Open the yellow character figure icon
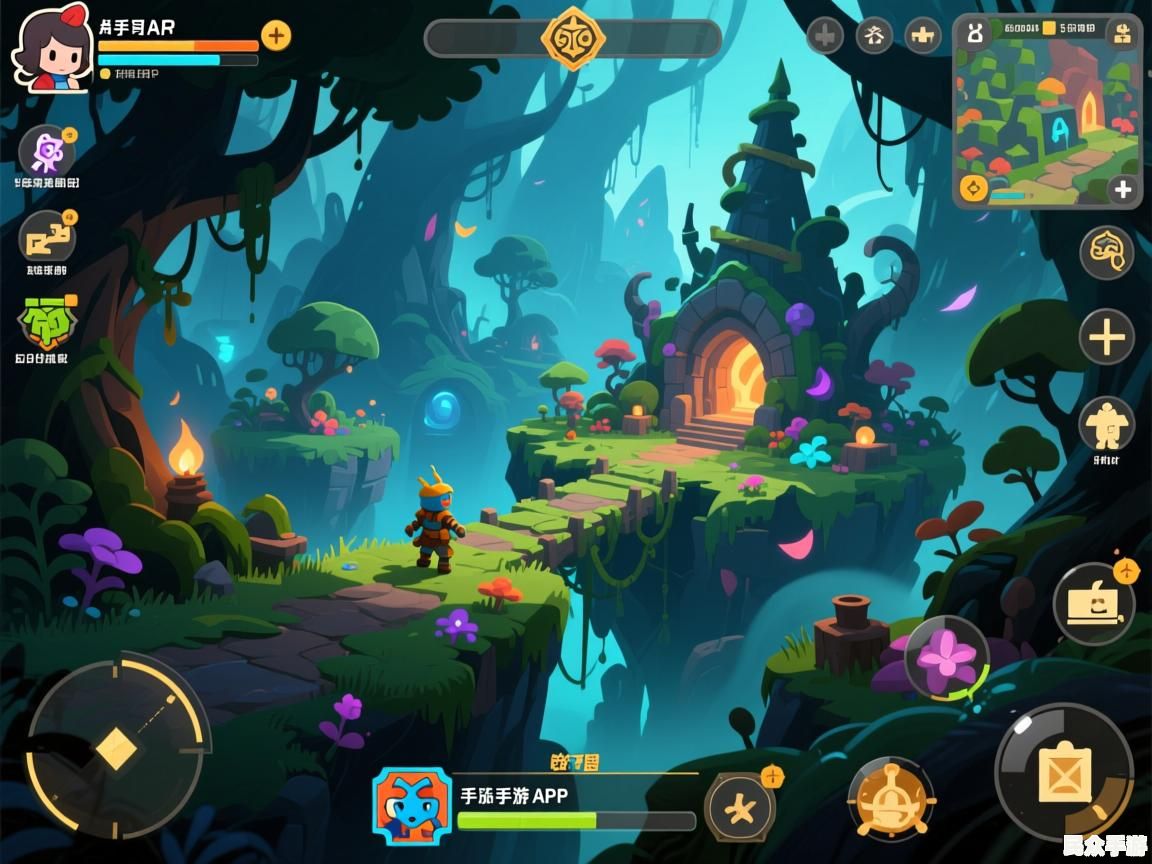The width and height of the screenshot is (1152, 864). coord(1106,425)
